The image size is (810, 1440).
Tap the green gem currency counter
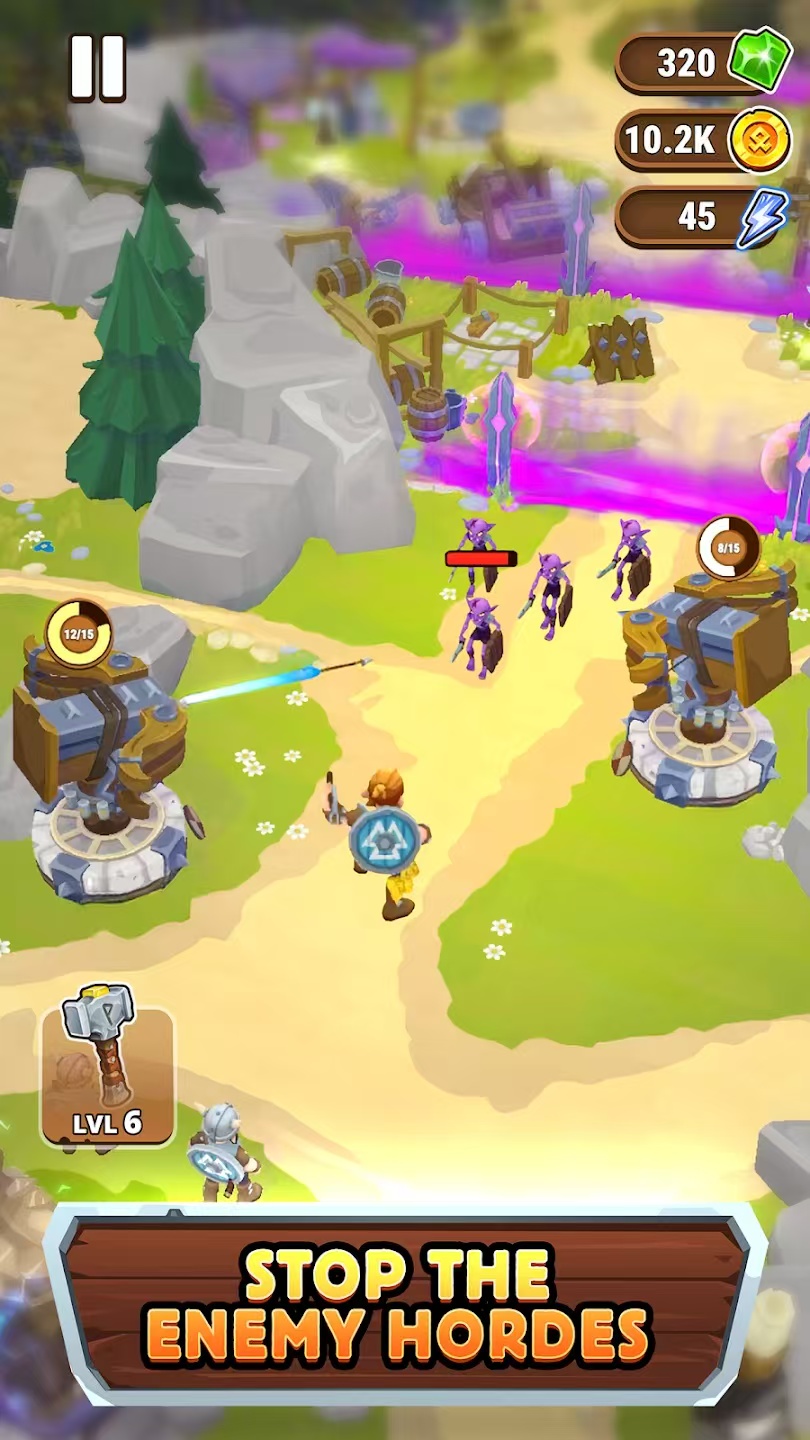[x=703, y=63]
